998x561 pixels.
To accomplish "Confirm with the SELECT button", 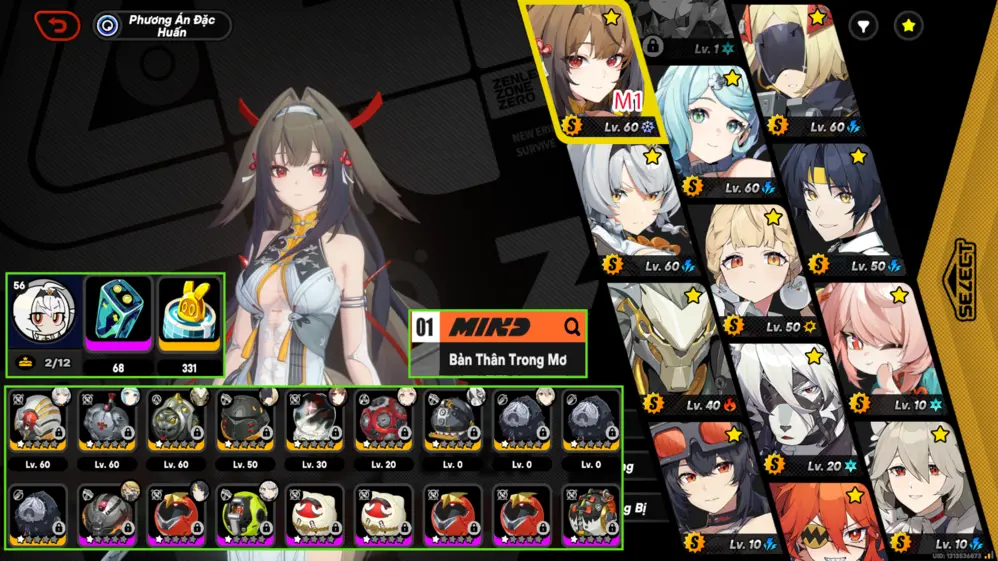I will pos(965,280).
